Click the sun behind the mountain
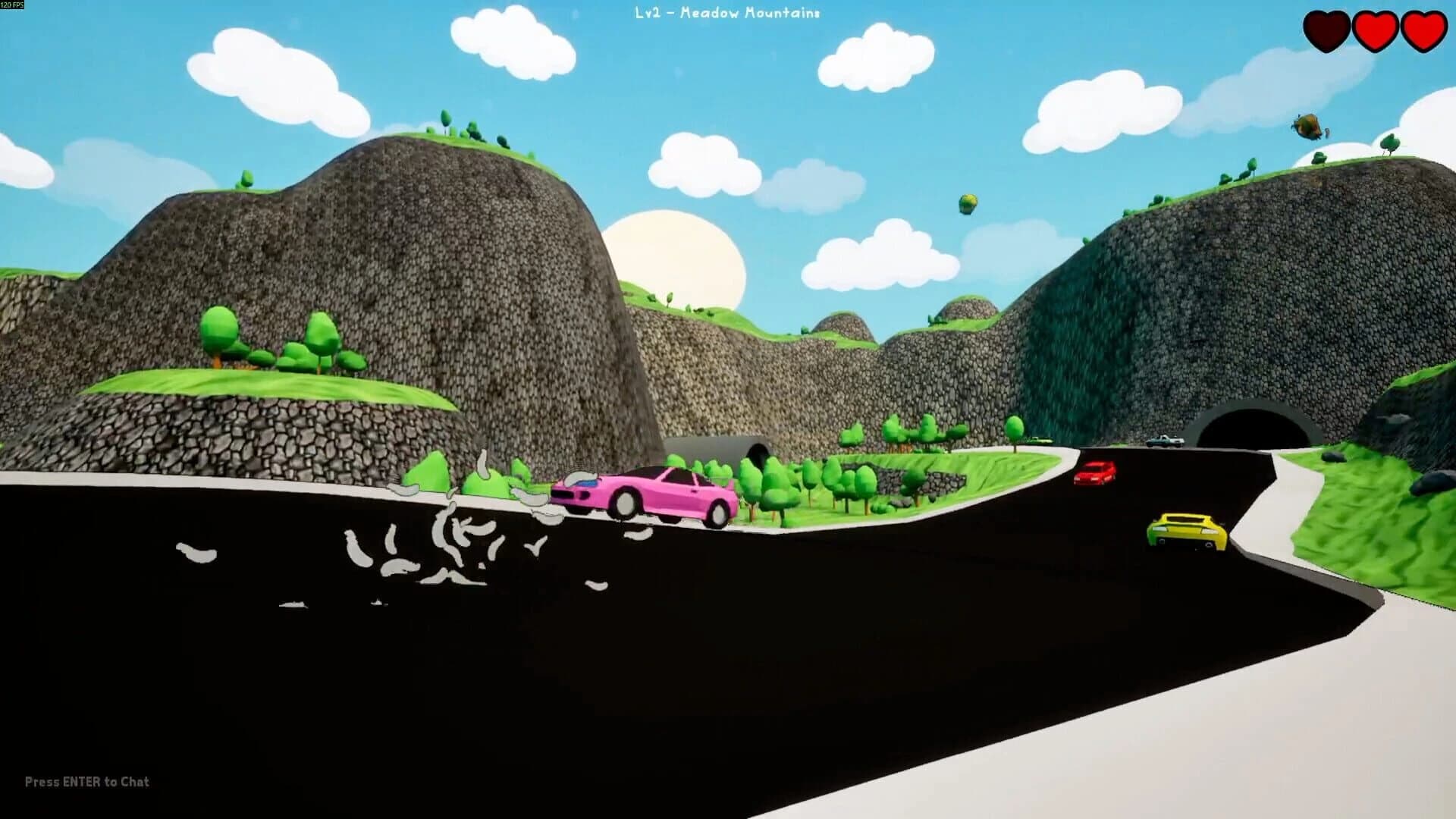Screen dimensions: 1456x819 (675, 258)
